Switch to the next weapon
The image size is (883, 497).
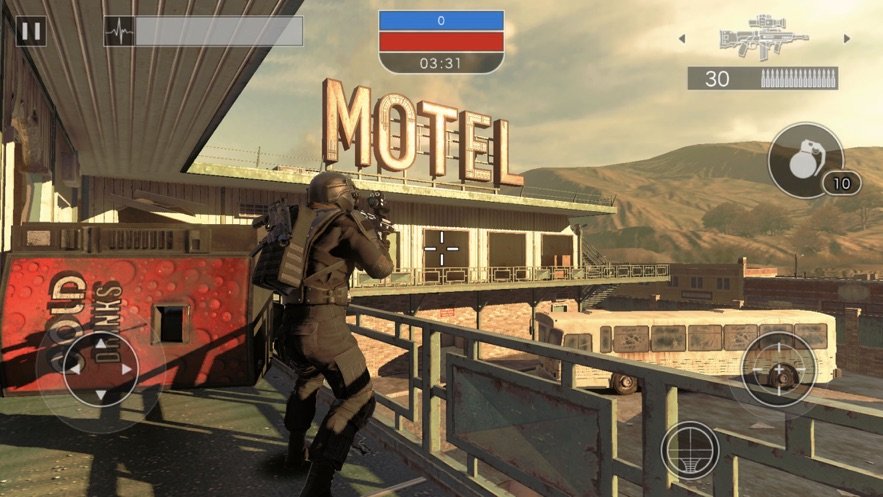point(847,39)
